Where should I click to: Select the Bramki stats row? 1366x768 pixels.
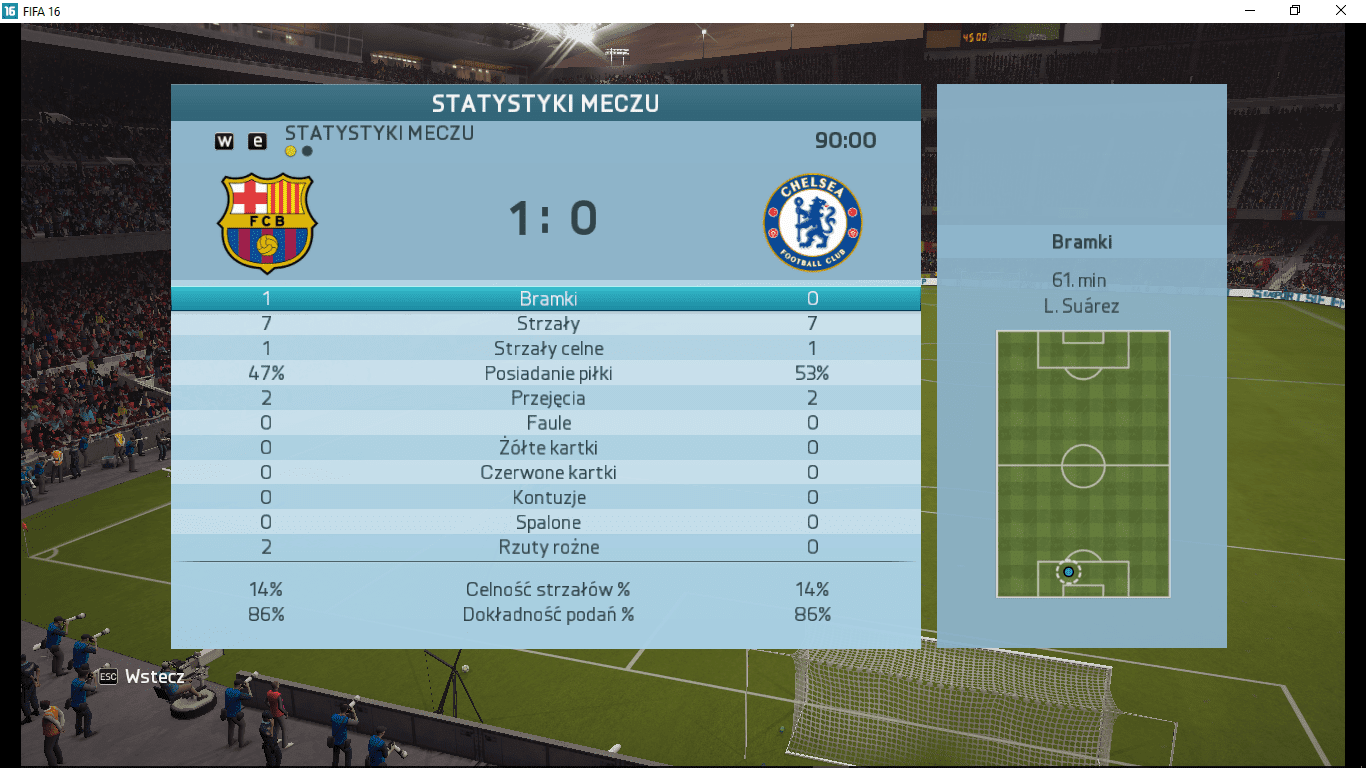[x=546, y=299]
